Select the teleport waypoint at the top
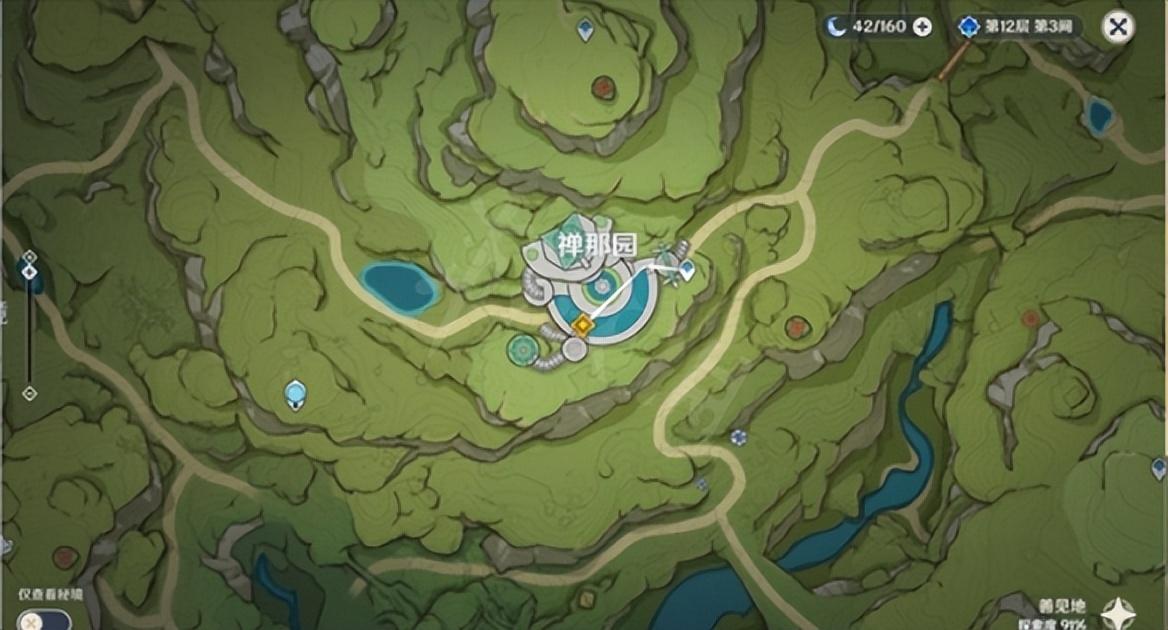1168x630 pixels. click(586, 31)
